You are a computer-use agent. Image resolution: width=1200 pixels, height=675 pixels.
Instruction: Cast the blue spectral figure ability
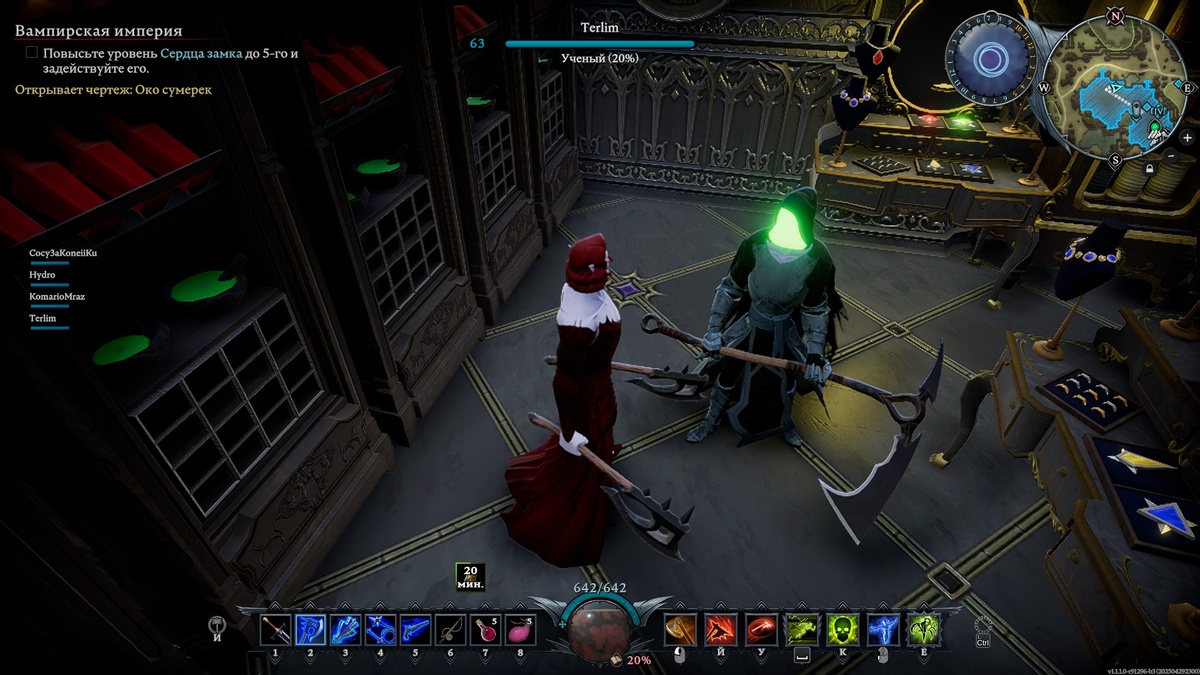coord(883,630)
